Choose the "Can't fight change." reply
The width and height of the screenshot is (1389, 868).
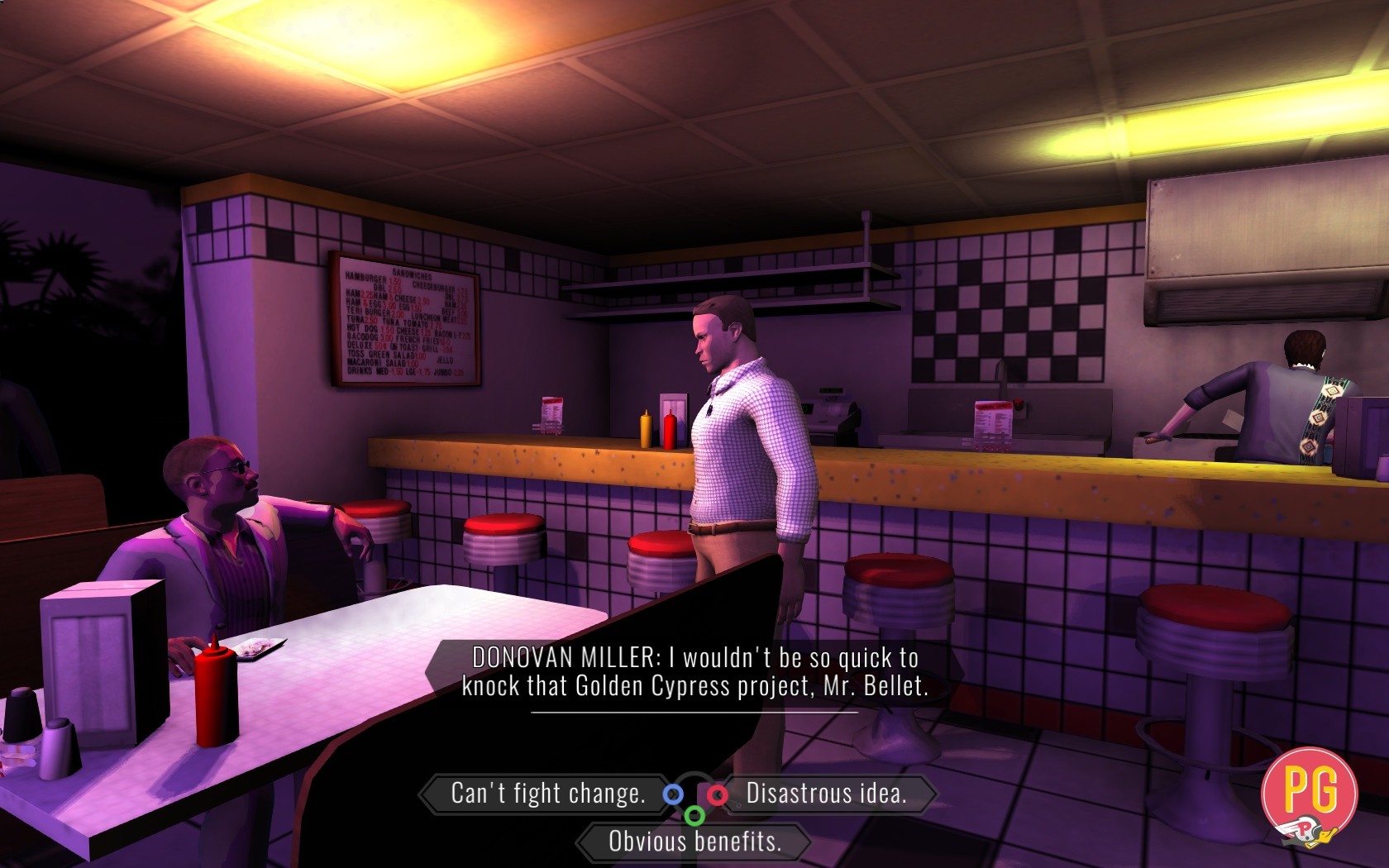click(547, 794)
